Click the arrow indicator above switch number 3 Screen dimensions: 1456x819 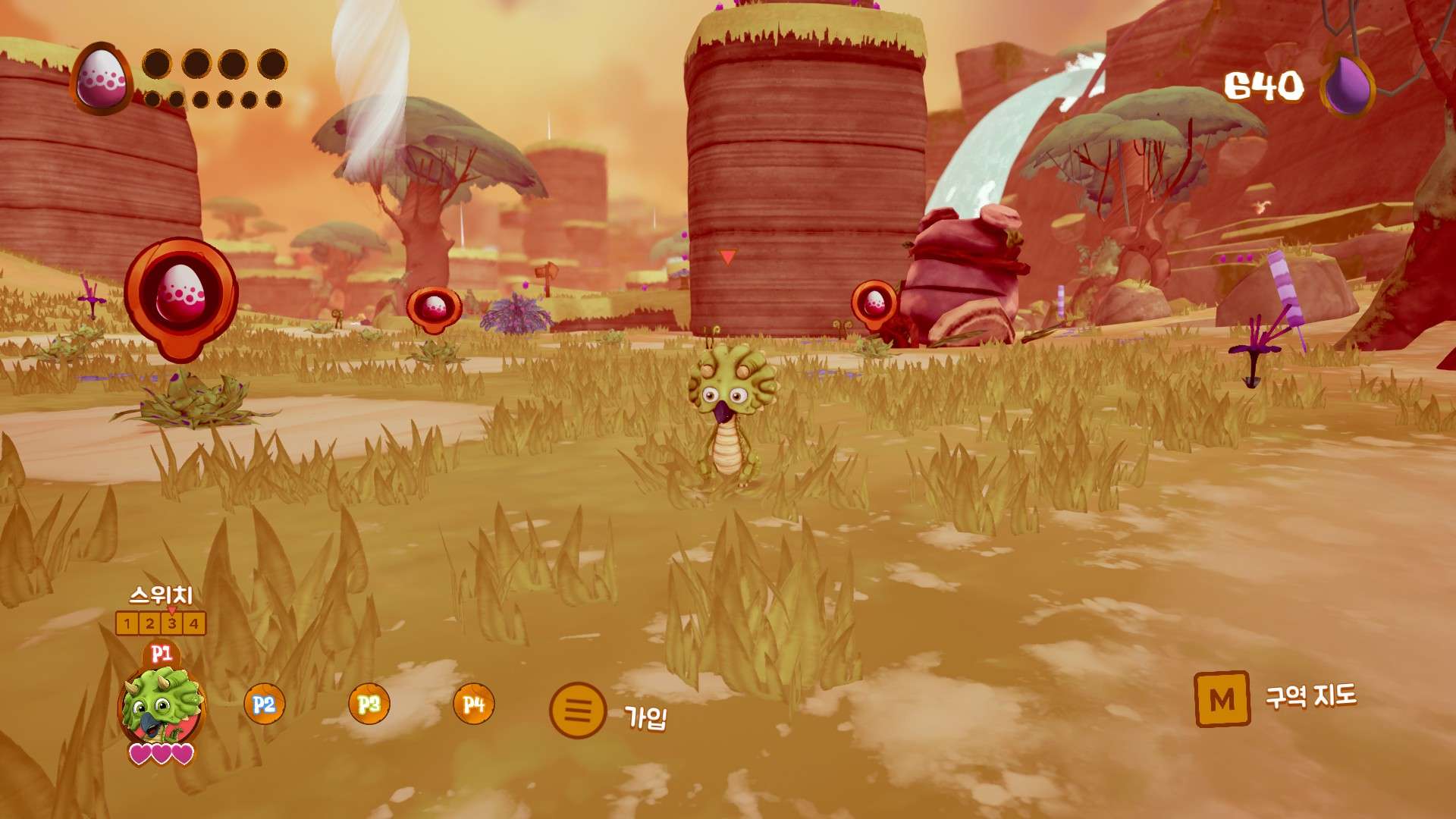tap(171, 610)
